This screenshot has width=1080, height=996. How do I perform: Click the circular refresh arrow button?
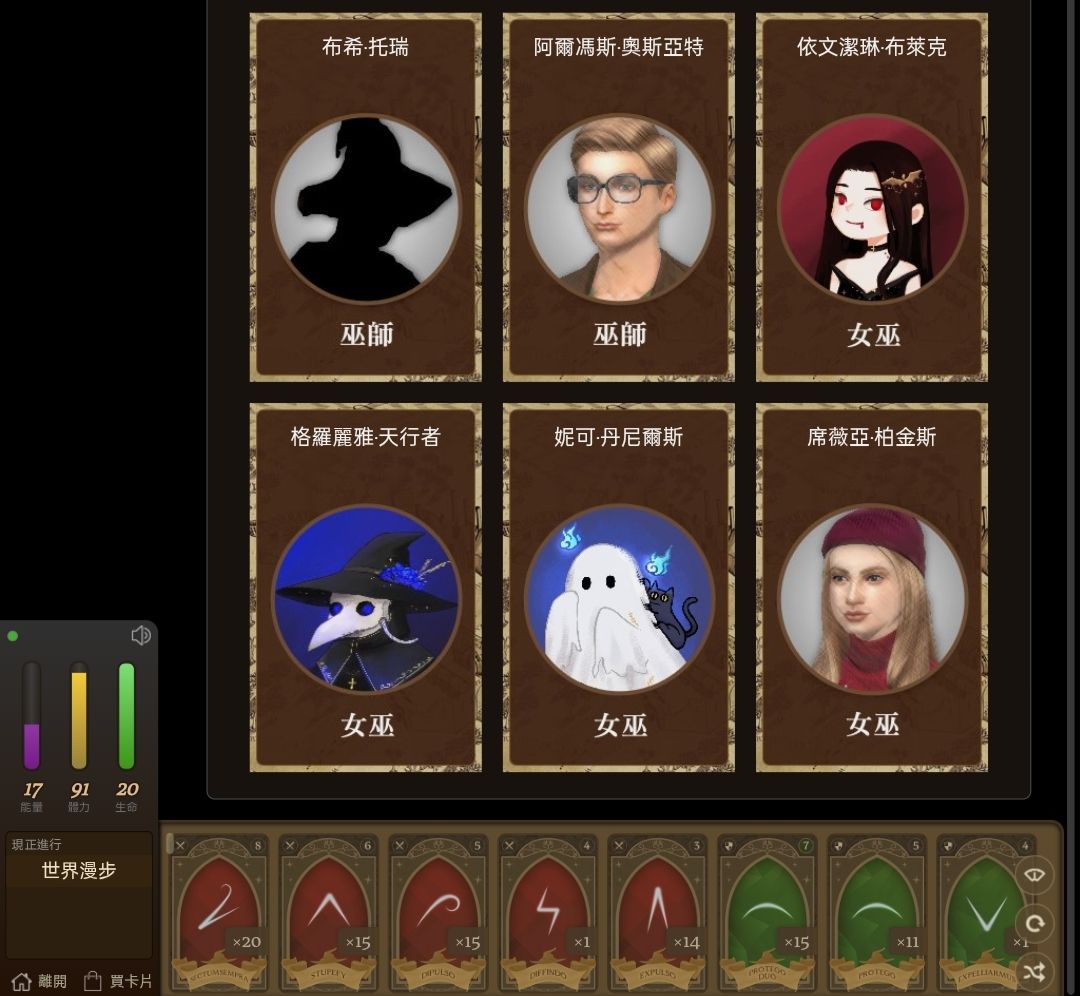[x=1034, y=923]
